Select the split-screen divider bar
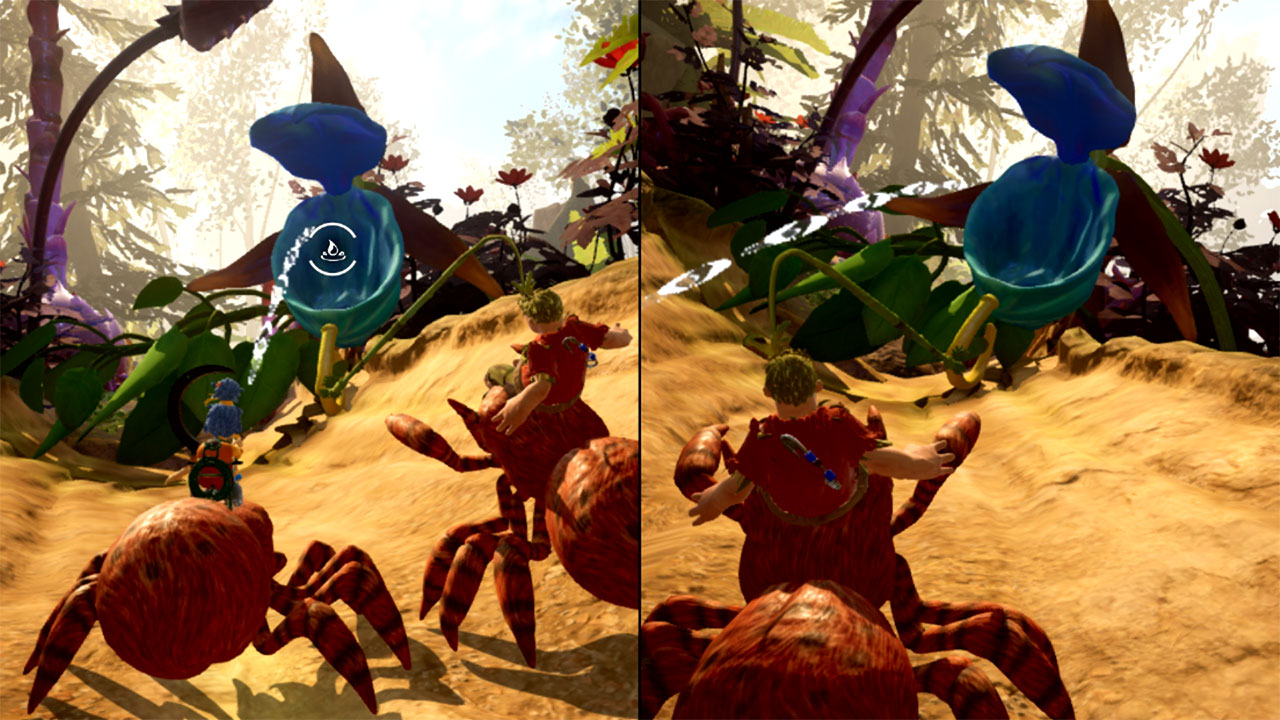 [x=640, y=360]
